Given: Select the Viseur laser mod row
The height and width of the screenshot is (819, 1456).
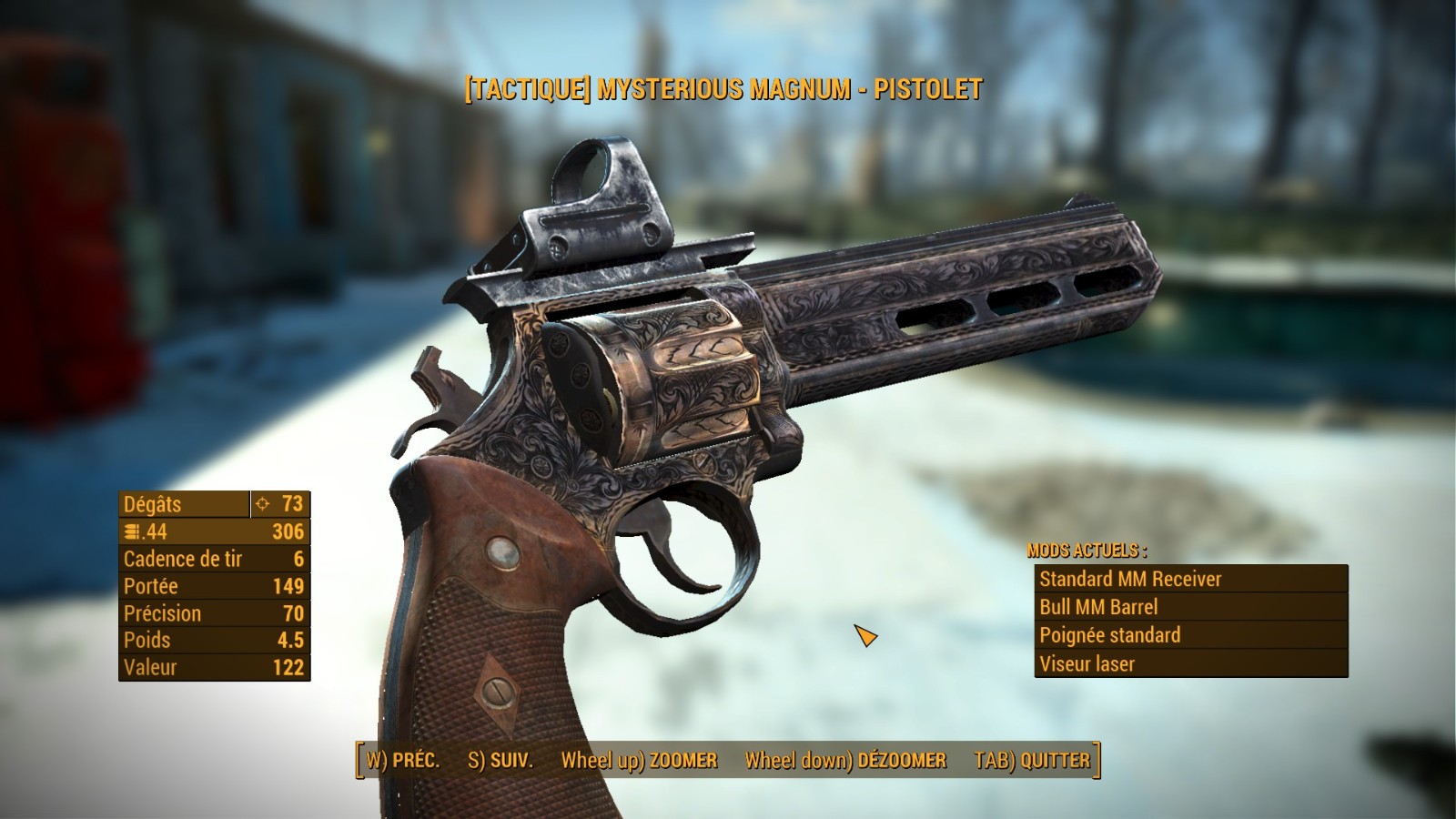Looking at the screenshot, I should click(1190, 663).
